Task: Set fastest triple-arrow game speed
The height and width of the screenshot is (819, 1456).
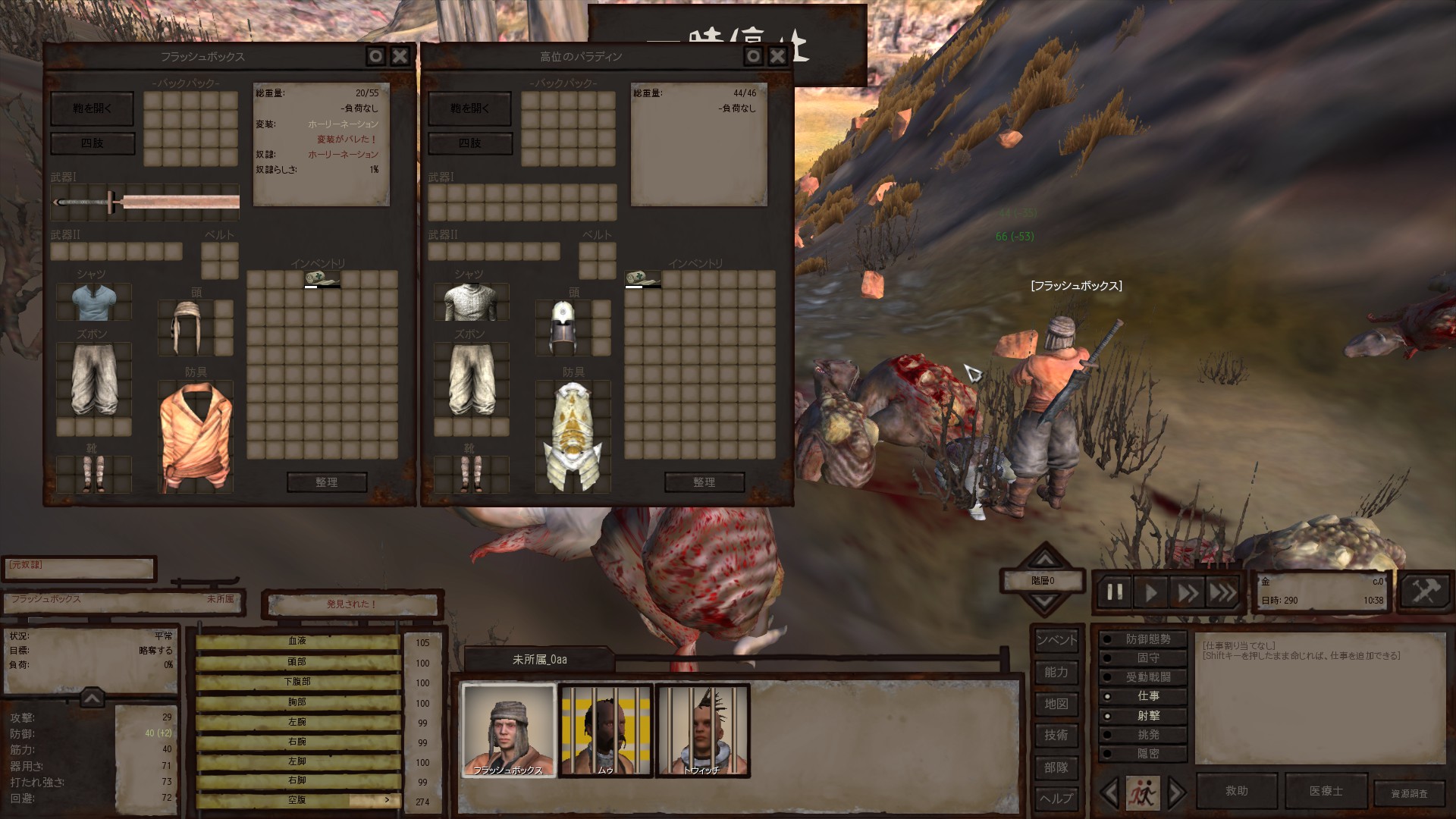Action: click(1222, 592)
